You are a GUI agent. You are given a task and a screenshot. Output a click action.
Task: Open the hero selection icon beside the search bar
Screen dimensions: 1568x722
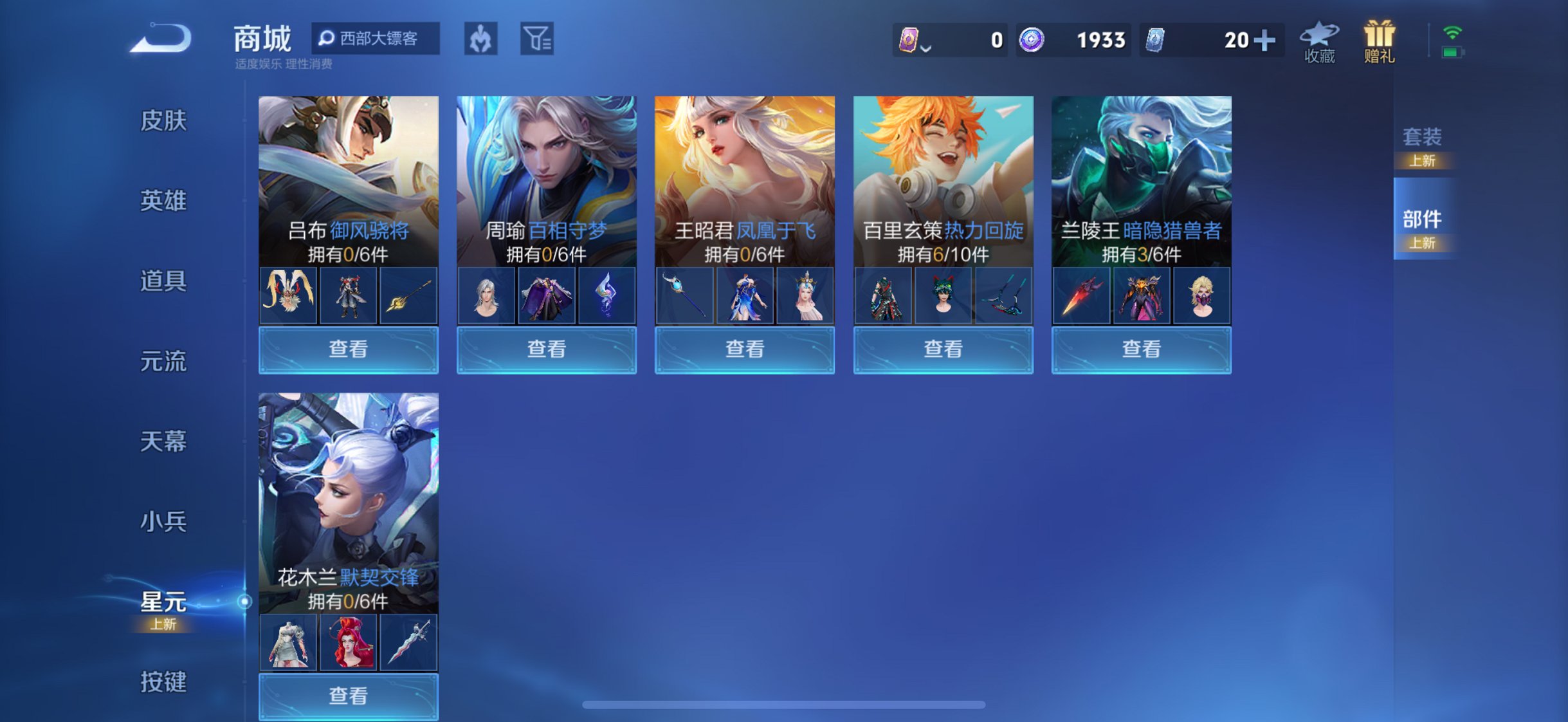tap(482, 39)
